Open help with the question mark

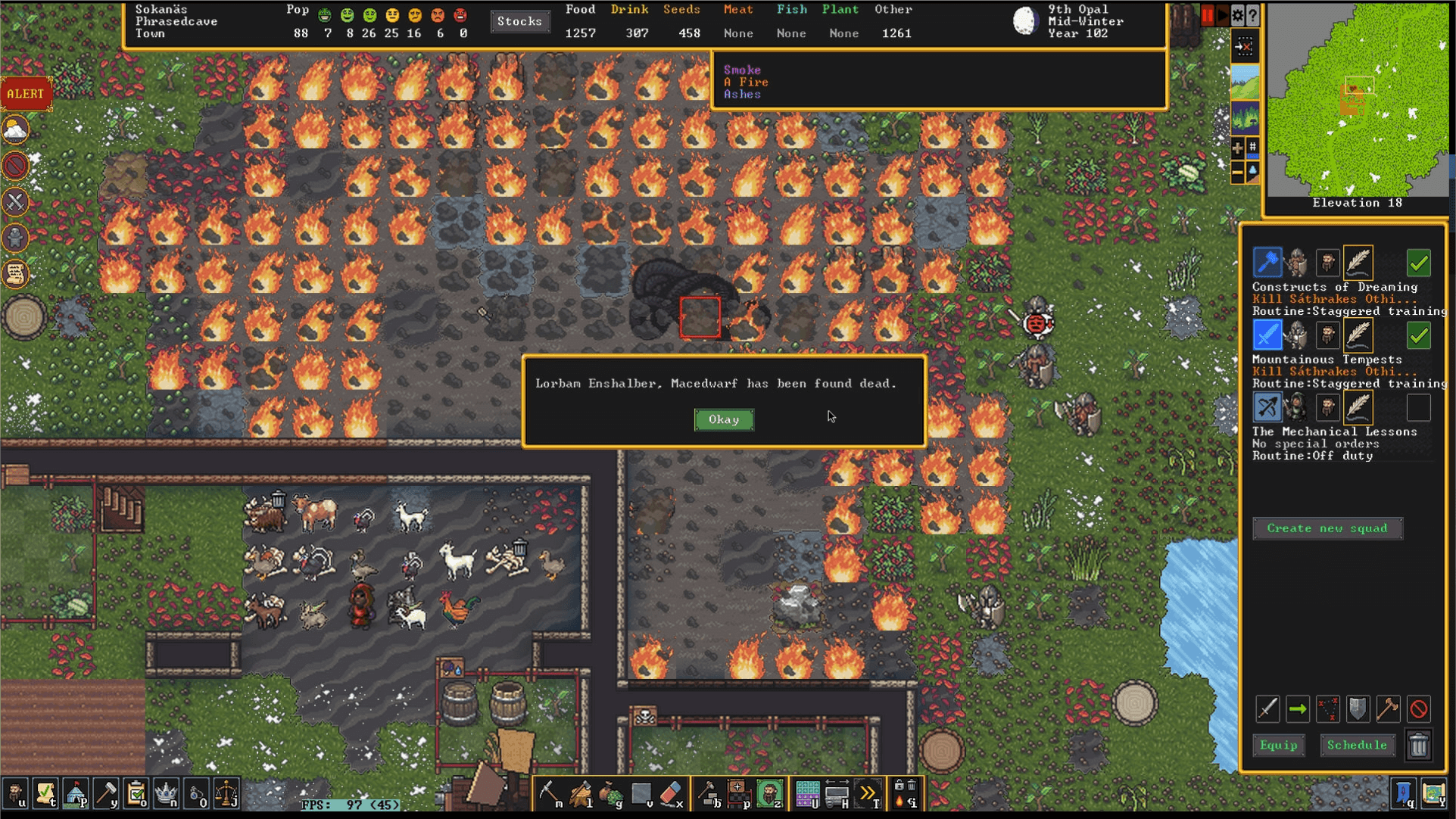(1253, 15)
